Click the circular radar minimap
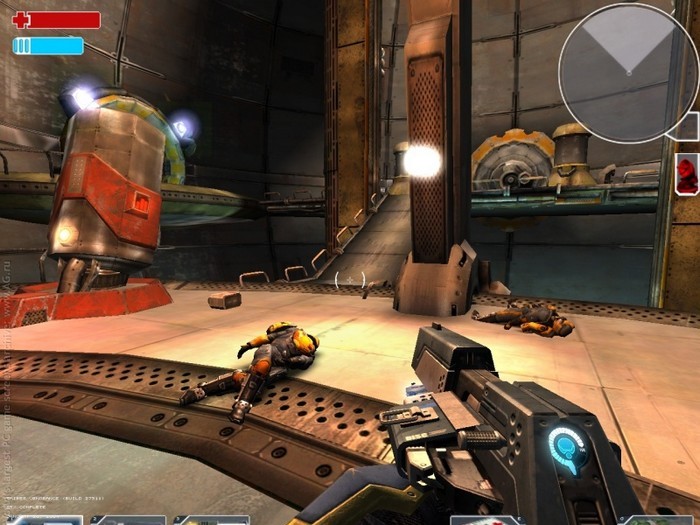This screenshot has width=700, height=525. (x=628, y=73)
